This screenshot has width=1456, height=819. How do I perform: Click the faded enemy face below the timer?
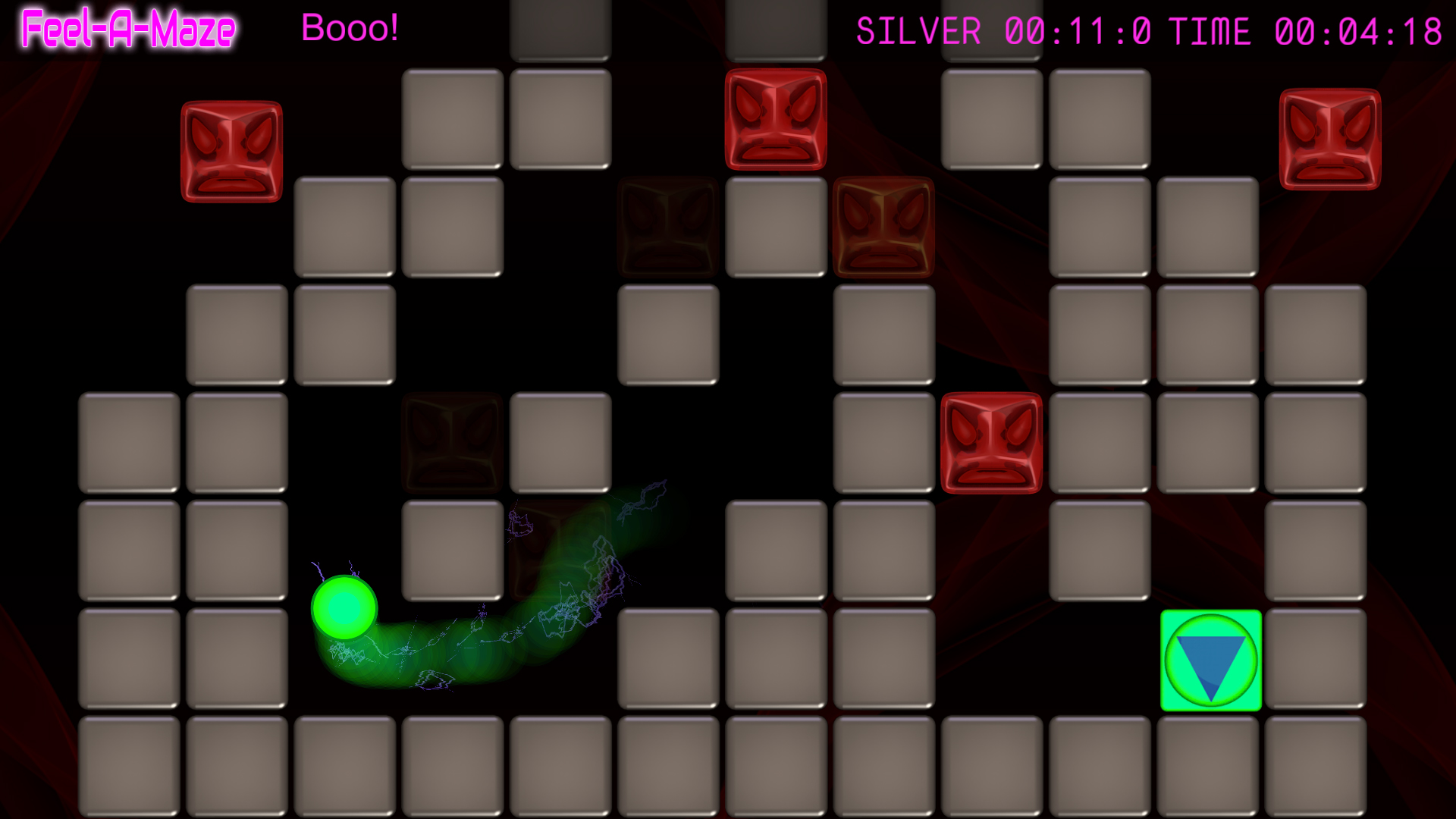(x=883, y=227)
